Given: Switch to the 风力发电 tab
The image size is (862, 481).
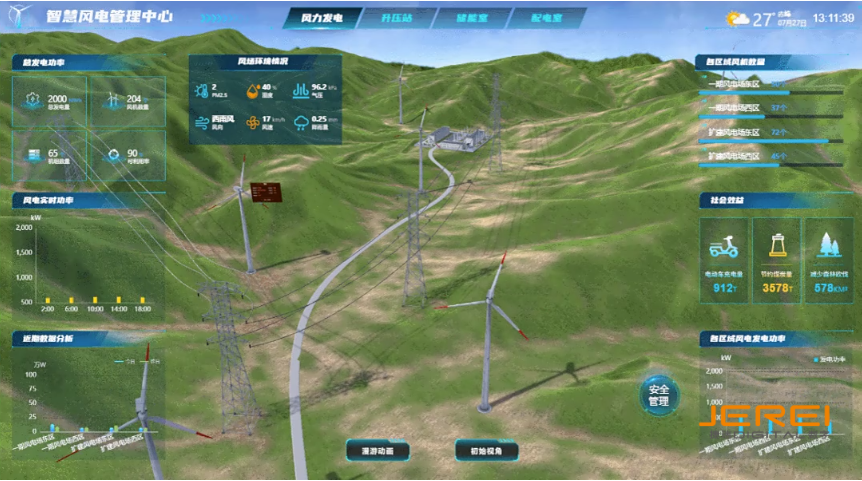Looking at the screenshot, I should pos(323,18).
